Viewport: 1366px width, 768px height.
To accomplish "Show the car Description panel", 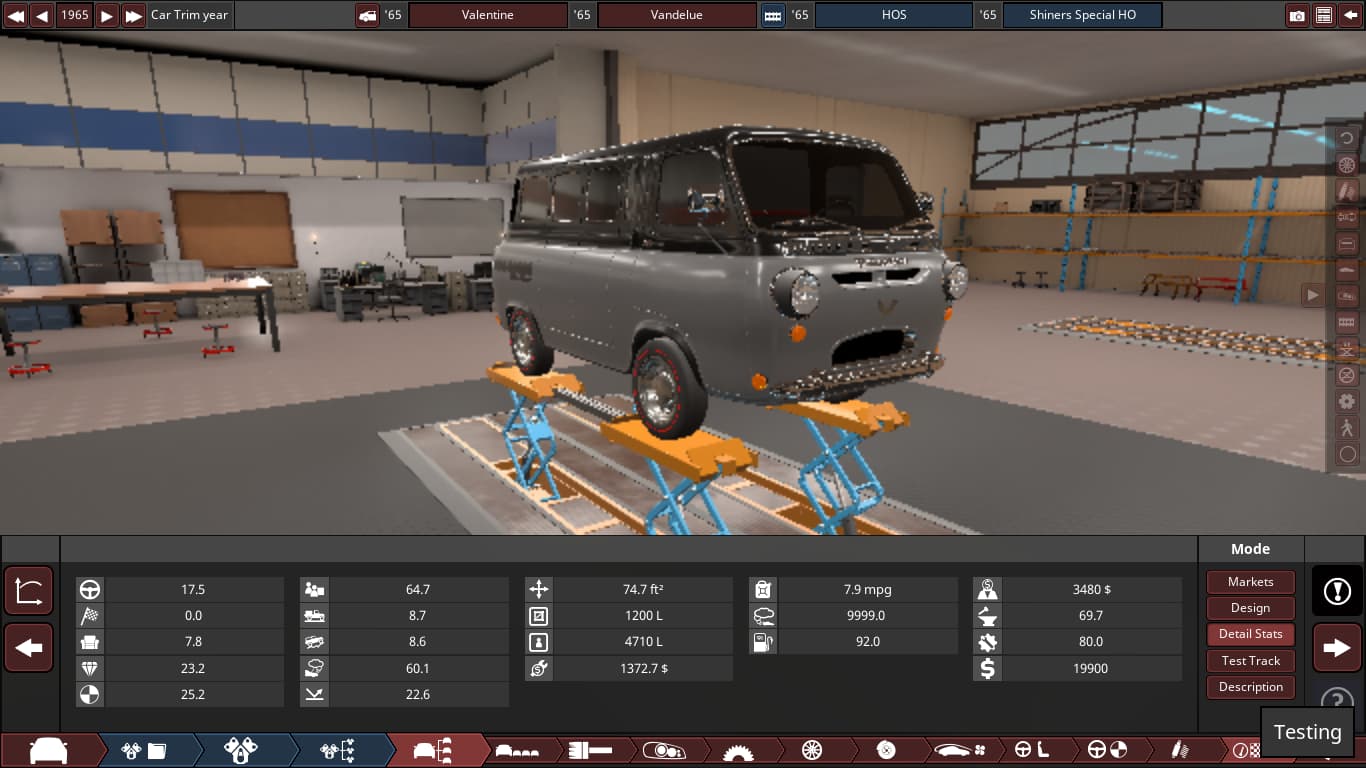I will [1250, 687].
